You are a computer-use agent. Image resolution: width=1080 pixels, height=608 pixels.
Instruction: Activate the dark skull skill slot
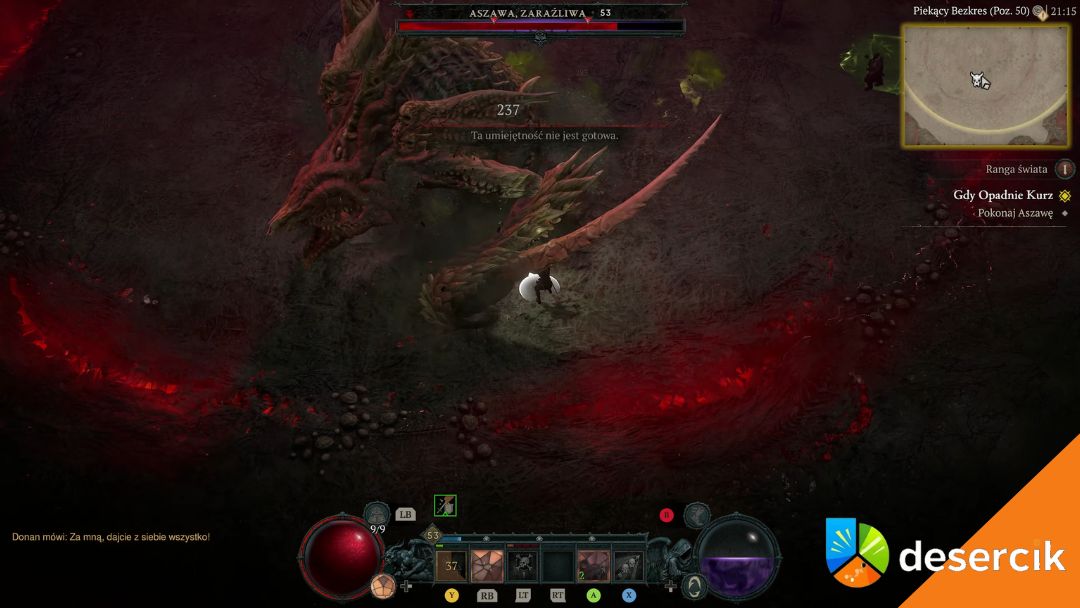[522, 567]
